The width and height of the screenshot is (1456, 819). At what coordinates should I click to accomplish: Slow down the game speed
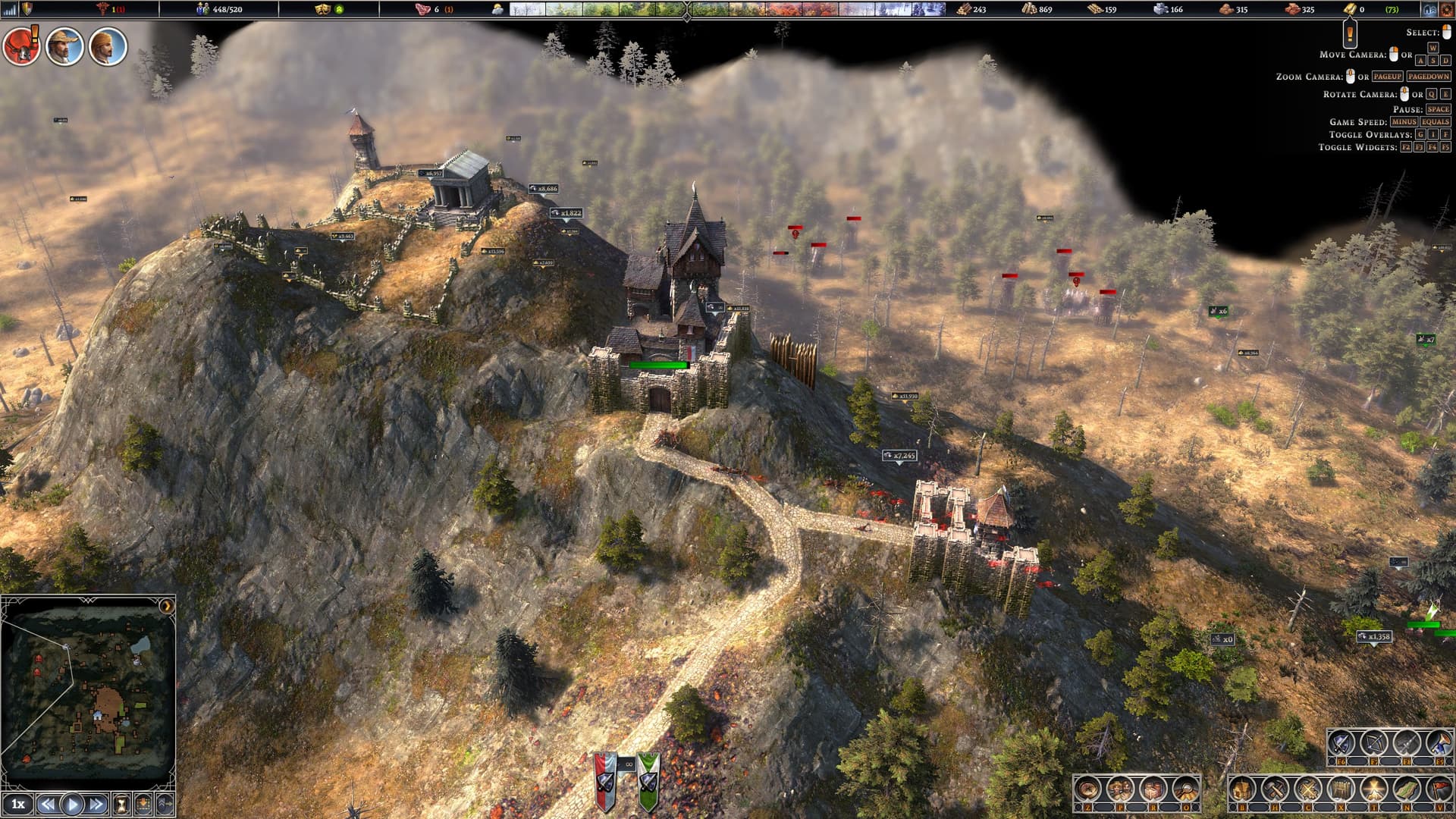(x=47, y=804)
